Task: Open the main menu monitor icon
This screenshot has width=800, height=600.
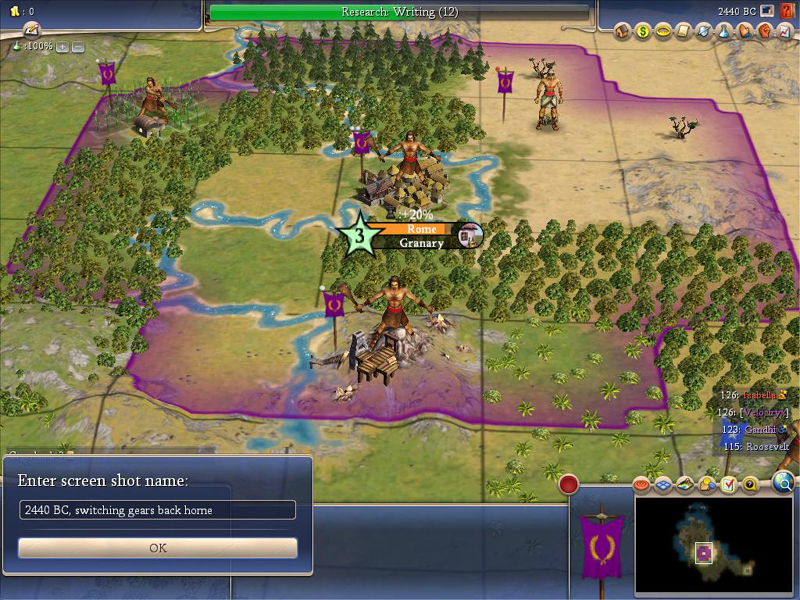Action: 766,12
